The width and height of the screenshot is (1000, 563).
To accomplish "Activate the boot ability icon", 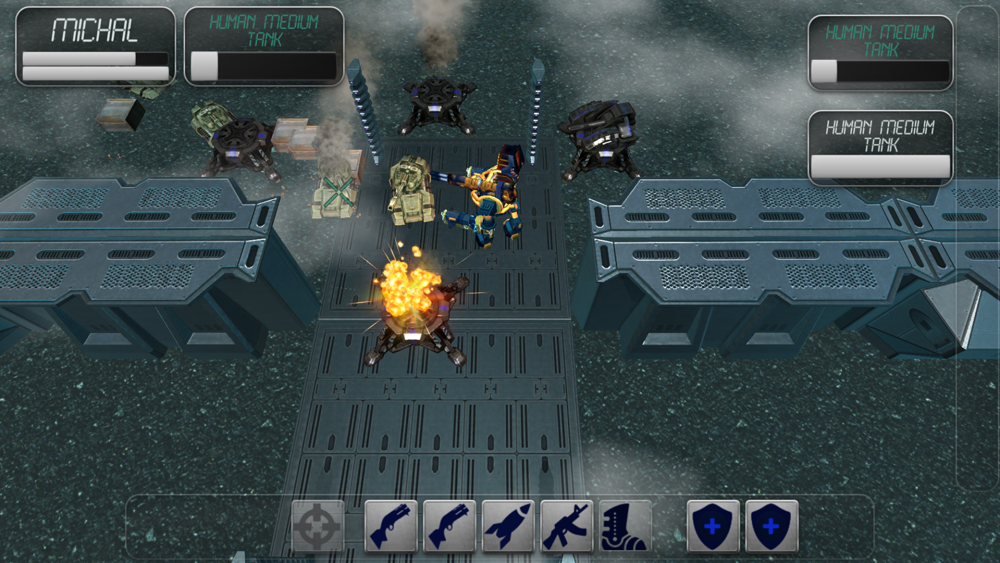I will tap(625, 526).
